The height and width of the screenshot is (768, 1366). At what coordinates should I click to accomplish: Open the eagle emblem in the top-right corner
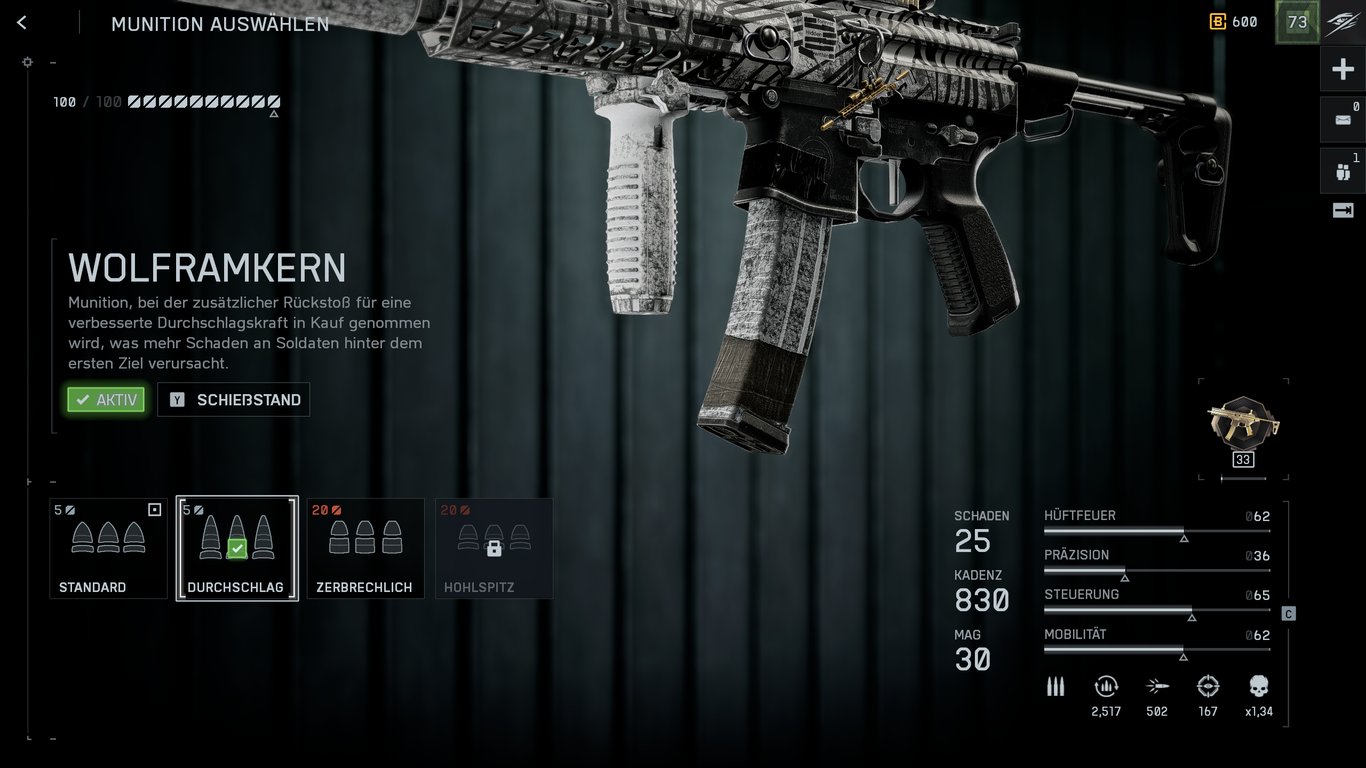[x=1344, y=22]
